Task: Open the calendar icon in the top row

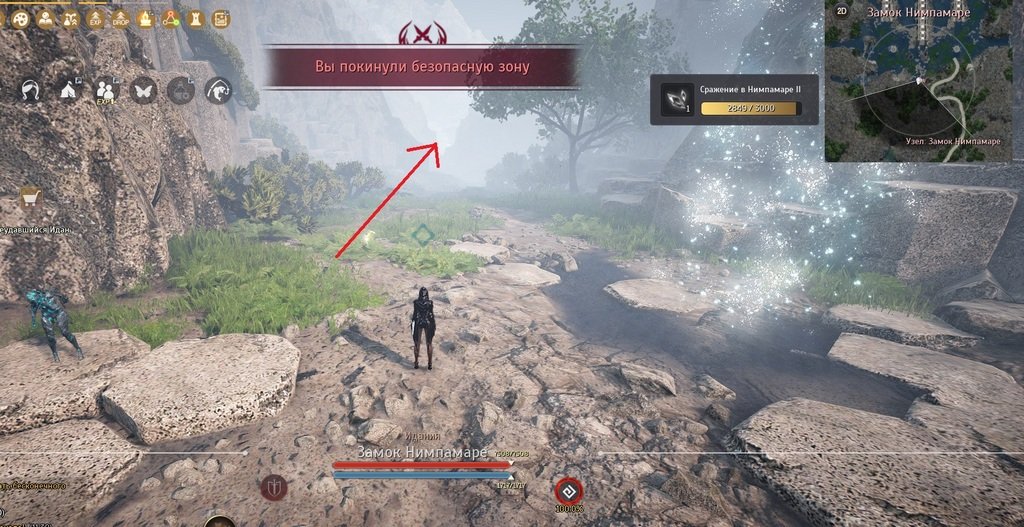Action: 220,18
